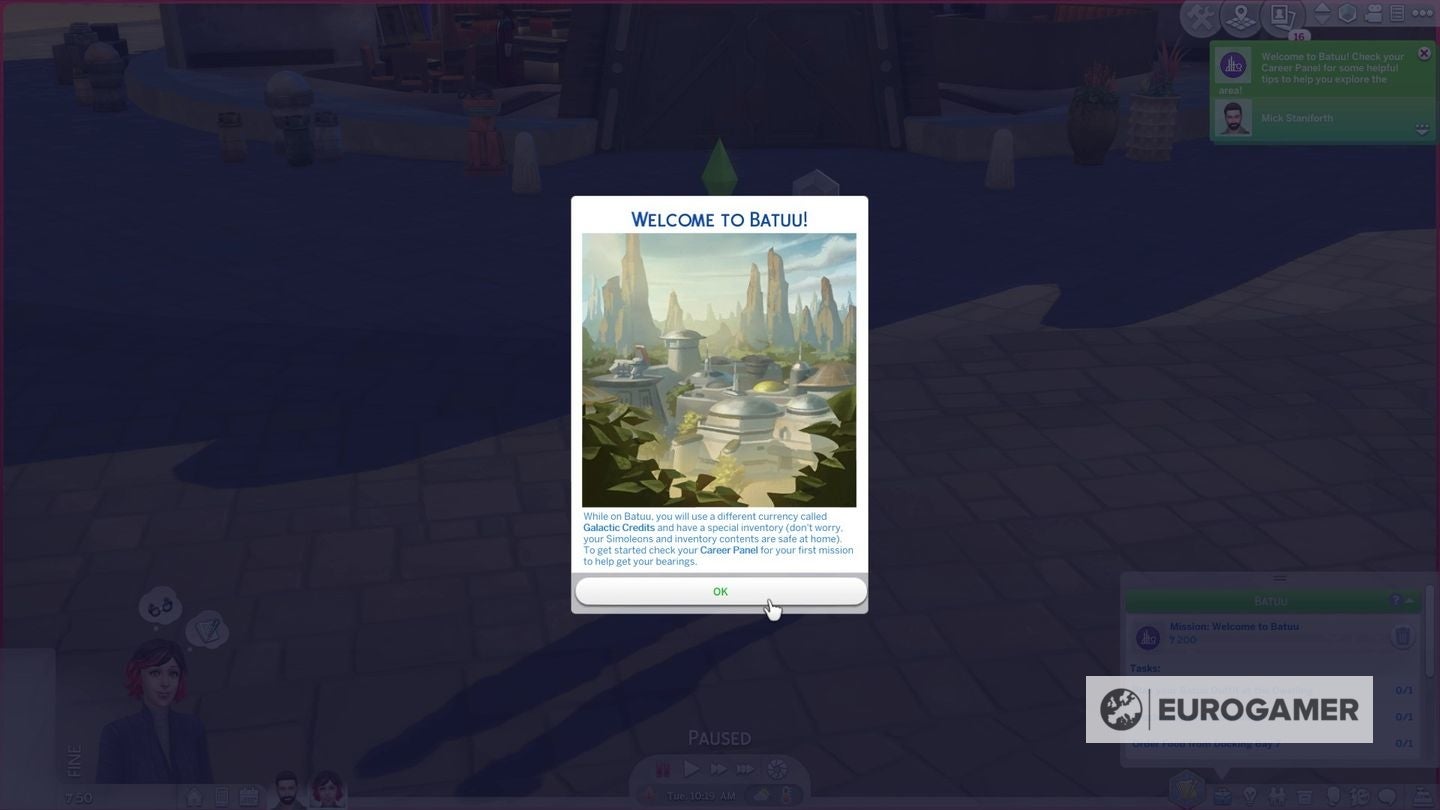Dismiss the Welcome to Batuu notification
The image size is (1440, 810).
[1424, 53]
